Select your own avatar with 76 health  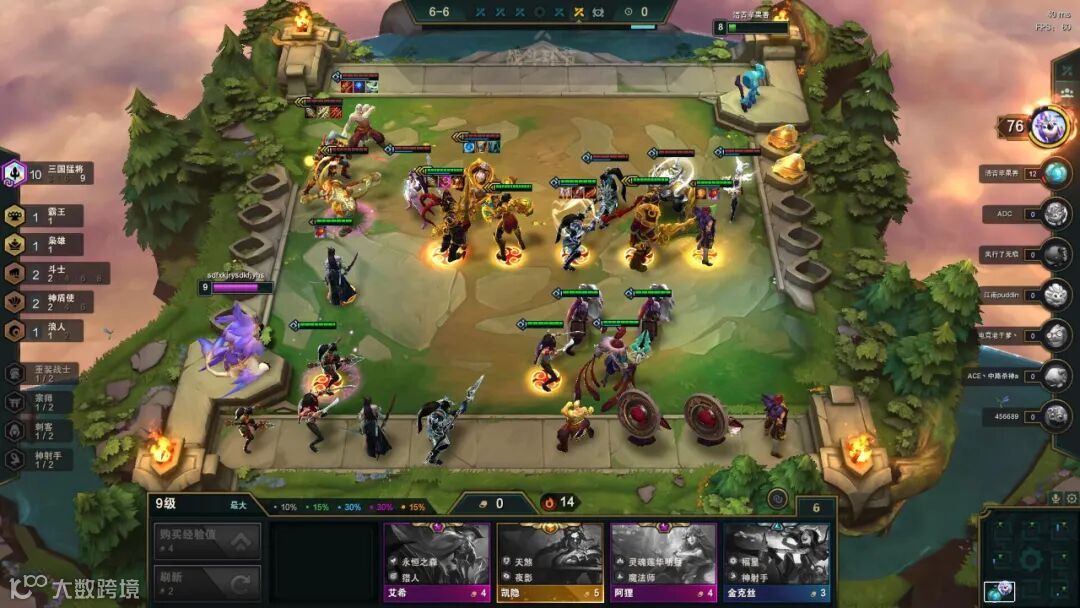[x=1050, y=126]
